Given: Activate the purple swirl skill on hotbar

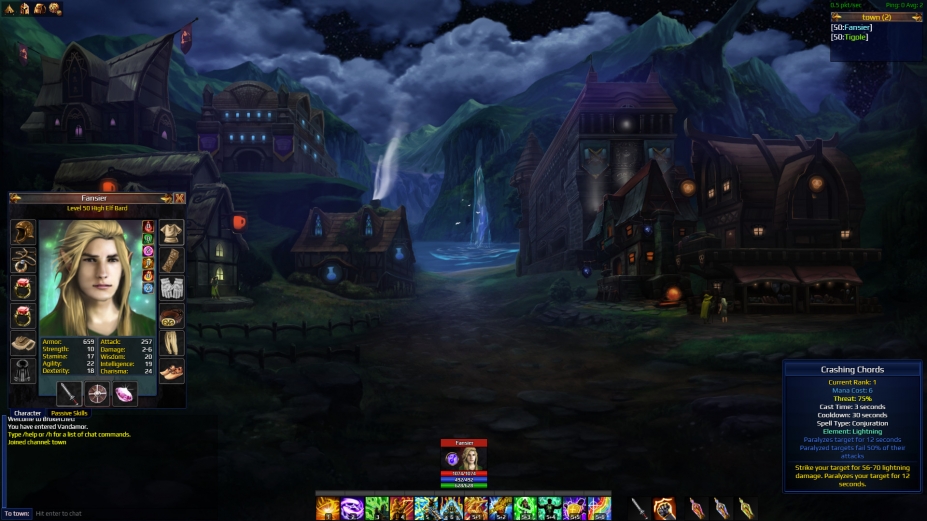Looking at the screenshot, I should [x=352, y=509].
